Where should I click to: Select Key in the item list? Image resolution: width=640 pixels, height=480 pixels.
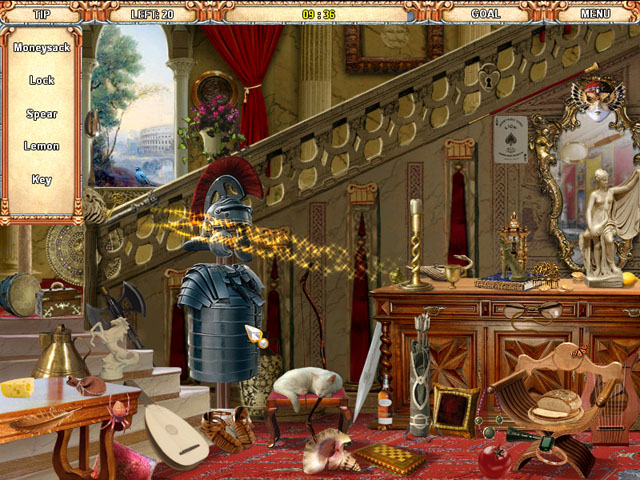click(42, 180)
